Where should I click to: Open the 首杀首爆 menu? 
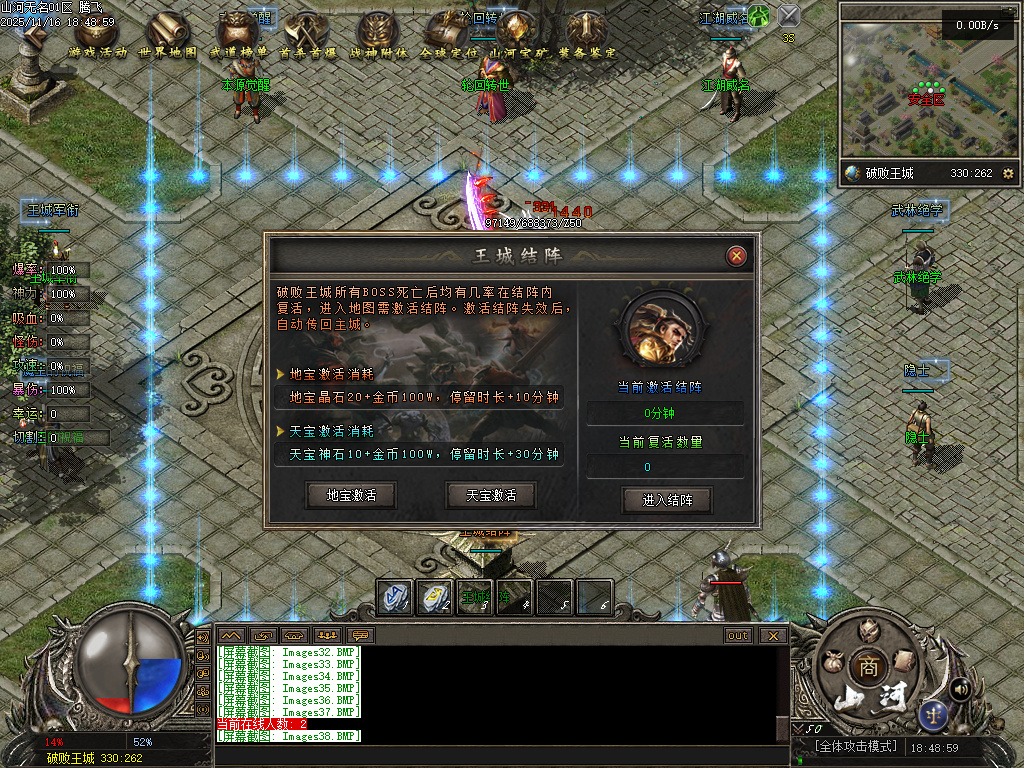pos(307,32)
